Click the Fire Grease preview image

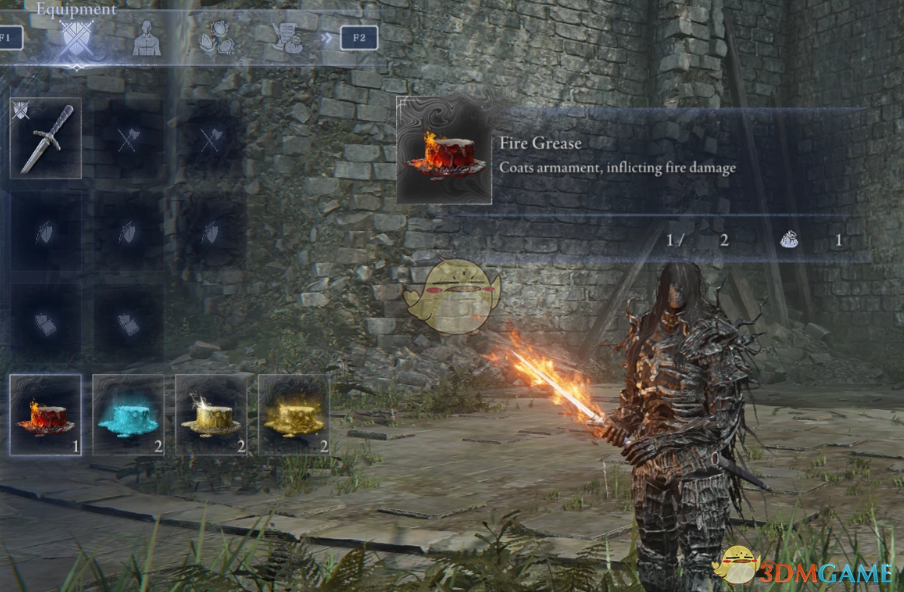[x=444, y=151]
